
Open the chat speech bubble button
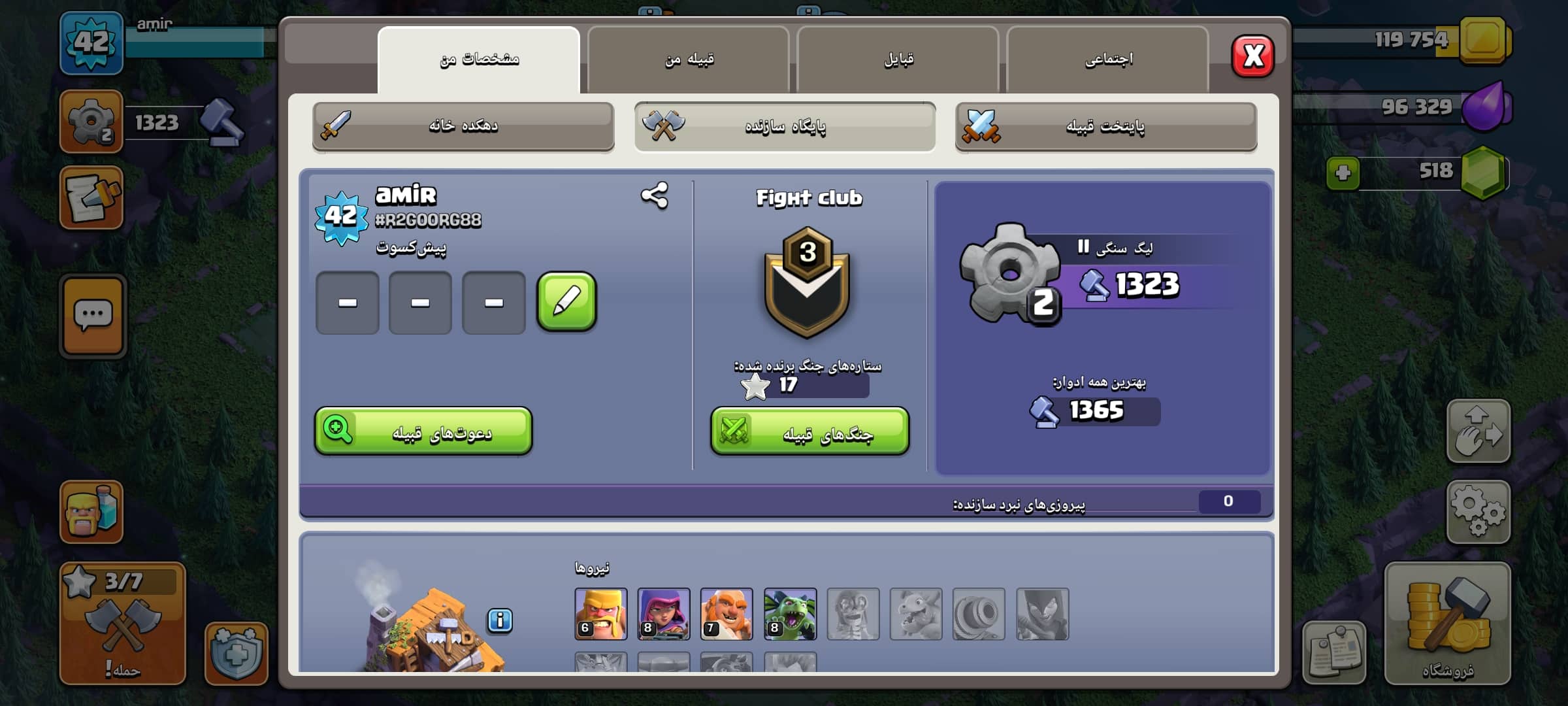click(93, 316)
